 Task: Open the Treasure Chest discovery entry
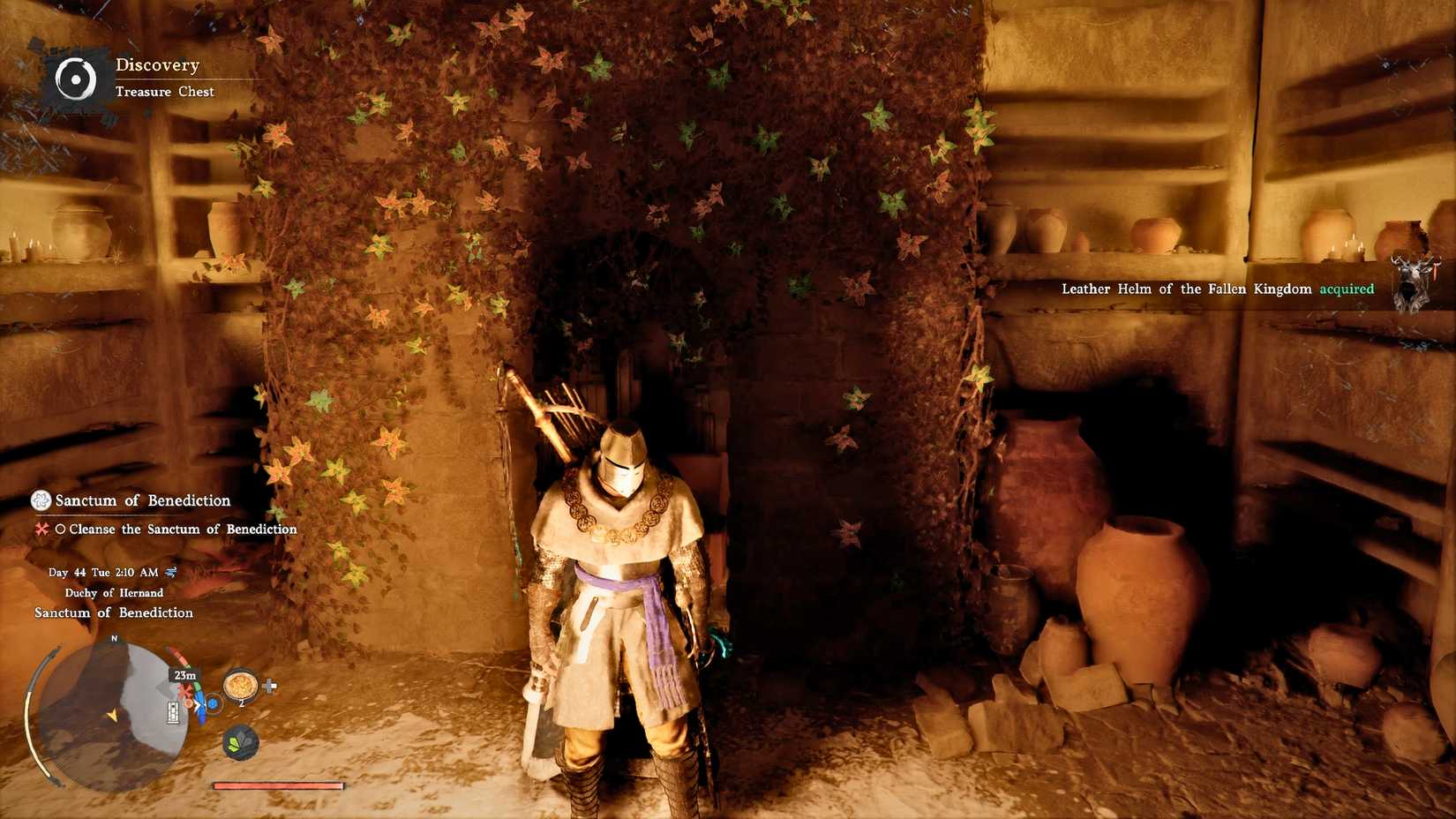point(166,92)
